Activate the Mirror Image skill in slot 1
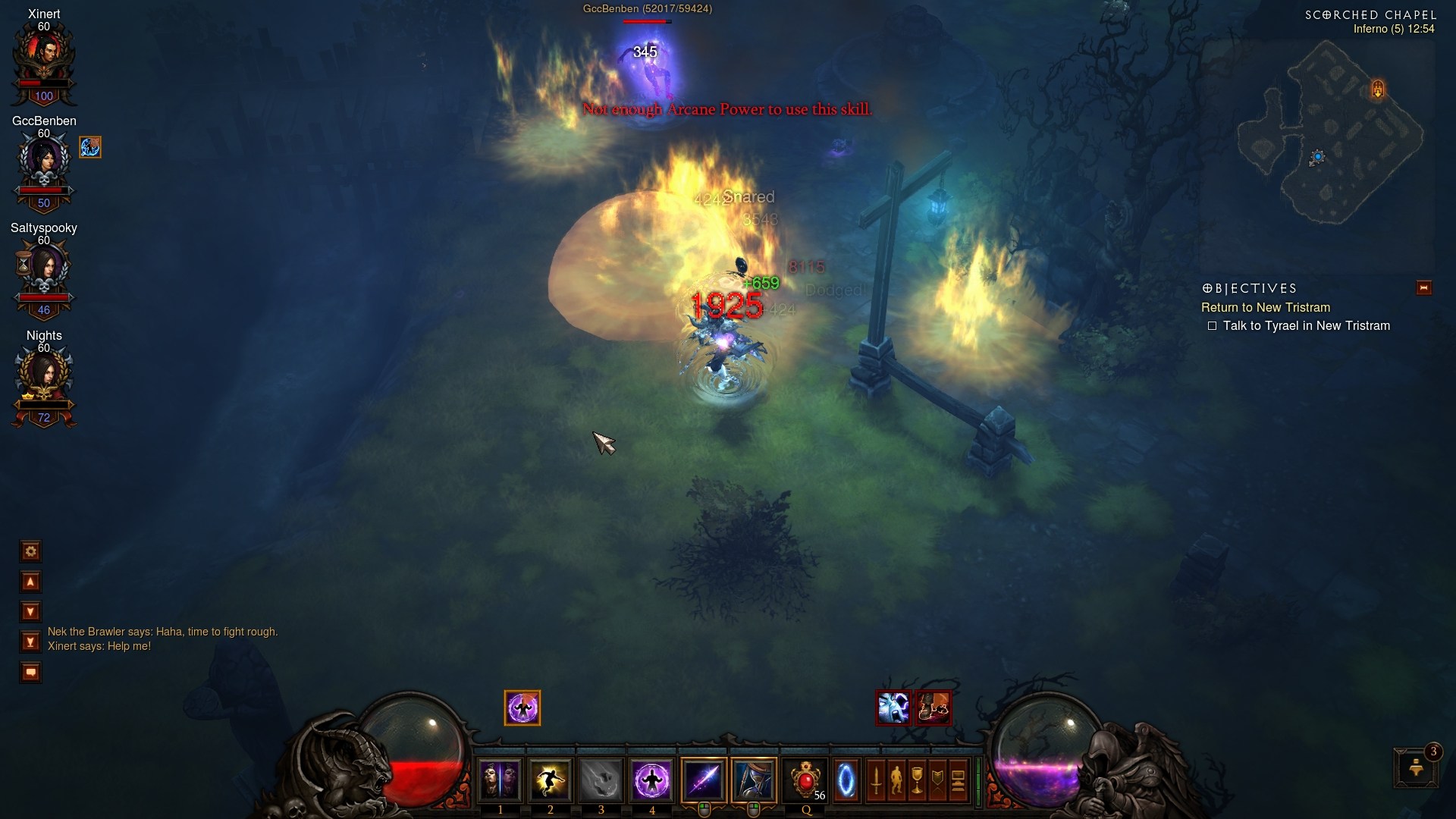The height and width of the screenshot is (819, 1456). (499, 780)
